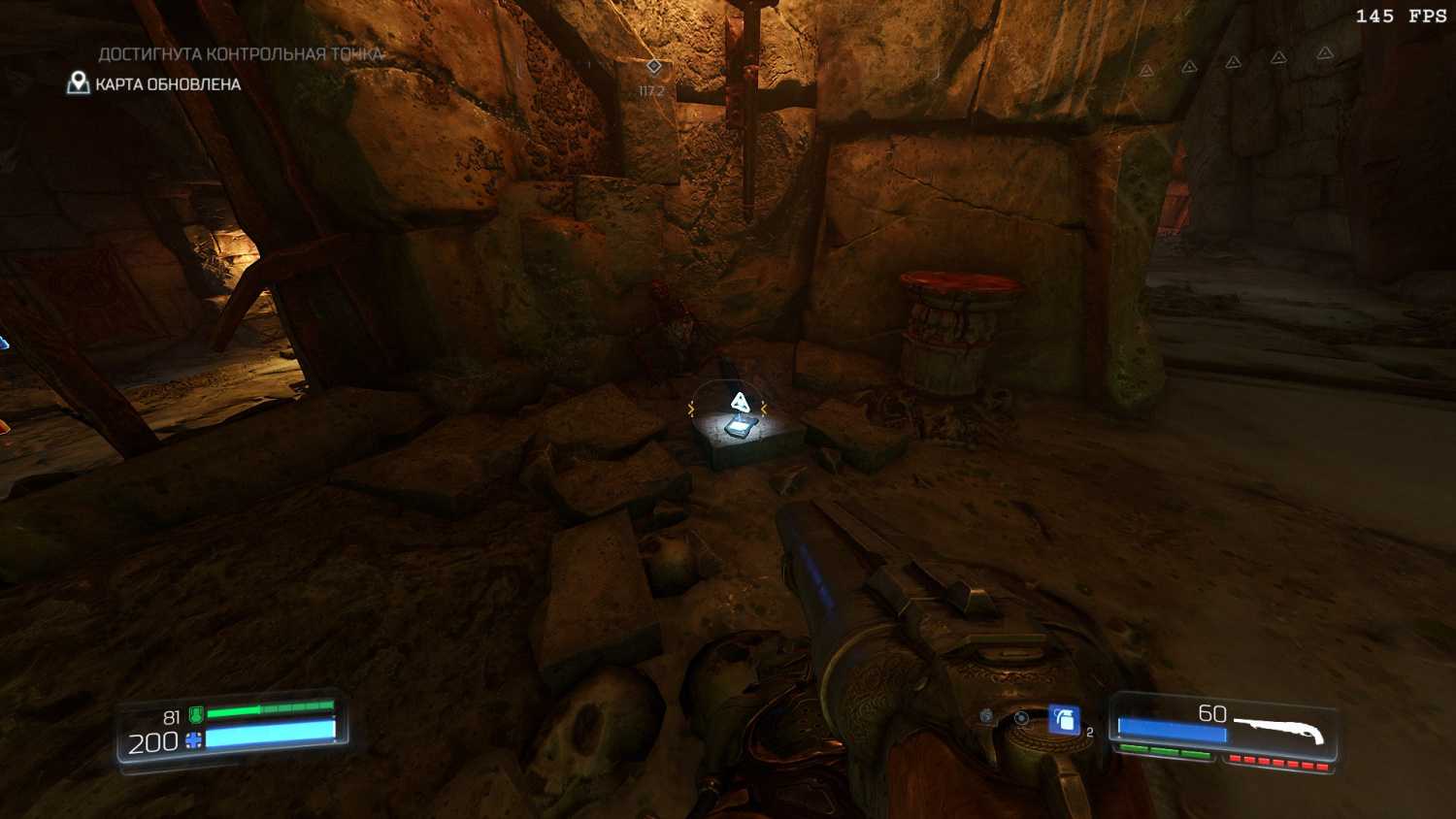Viewport: 1456px width, 819px height.
Task: Select the objective waypoint diamond marker
Action: pyautogui.click(x=654, y=66)
